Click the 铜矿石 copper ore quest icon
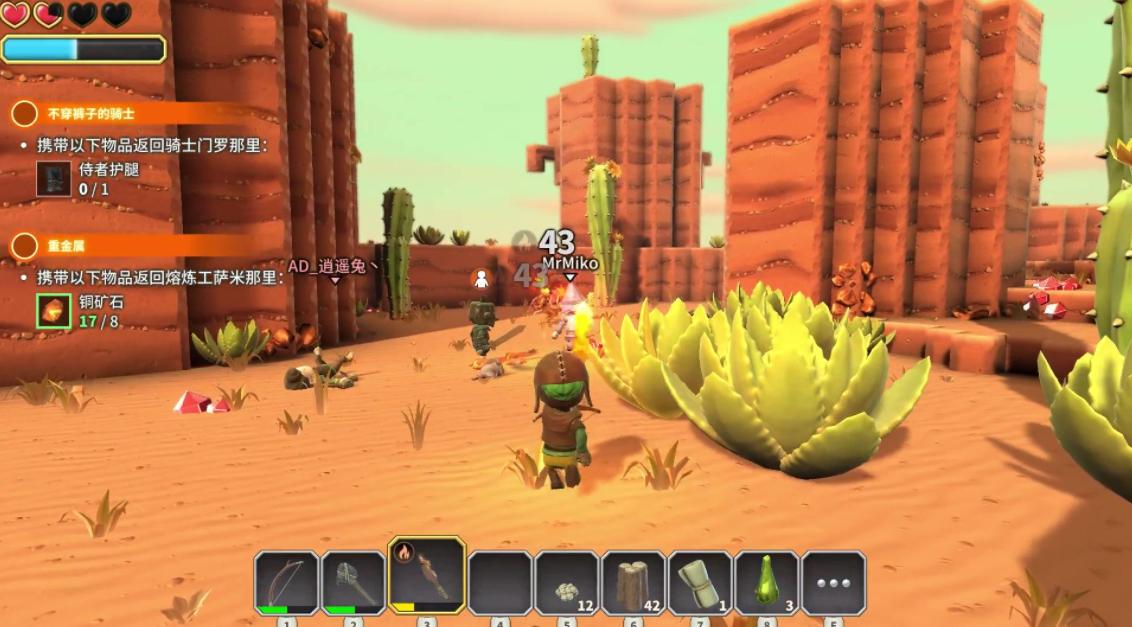Viewport: 1132px width, 627px height. point(54,310)
